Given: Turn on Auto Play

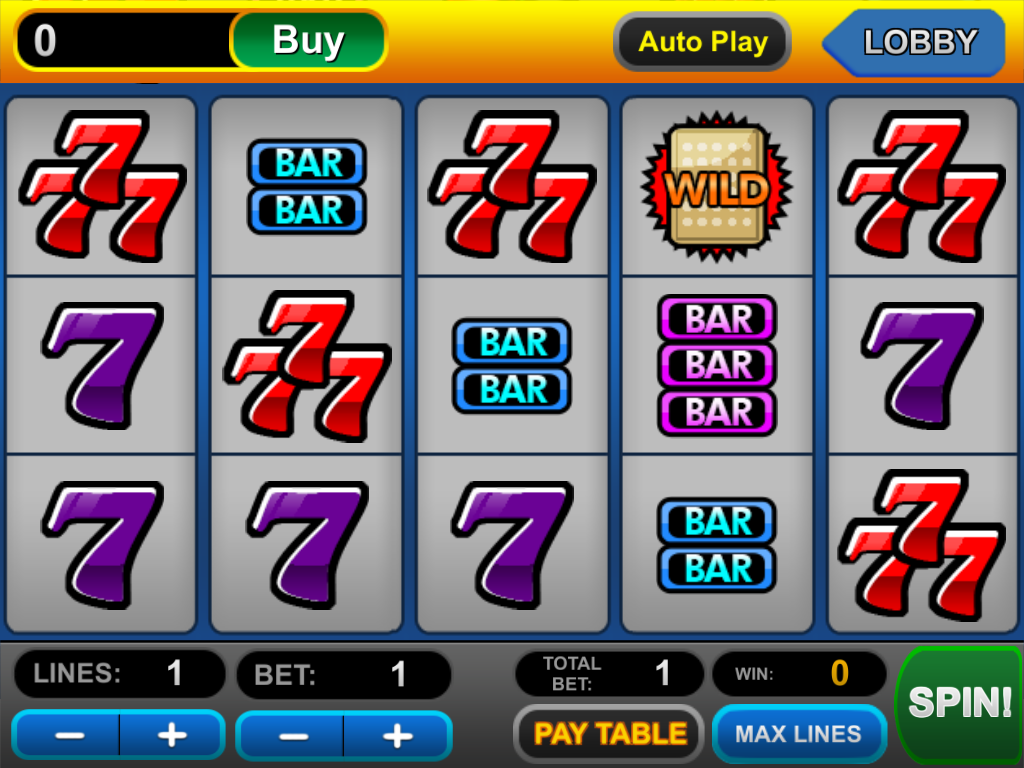Looking at the screenshot, I should (x=703, y=42).
